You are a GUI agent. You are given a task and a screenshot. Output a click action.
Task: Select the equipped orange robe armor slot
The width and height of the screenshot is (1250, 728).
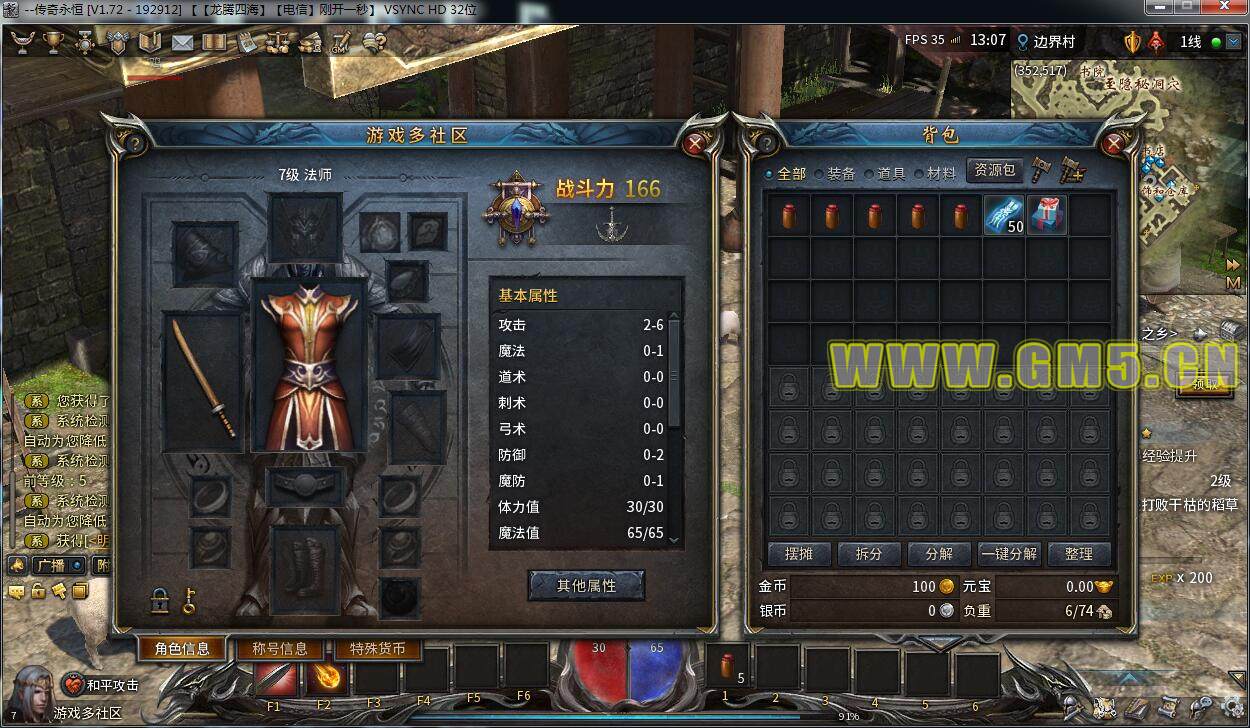pos(310,365)
